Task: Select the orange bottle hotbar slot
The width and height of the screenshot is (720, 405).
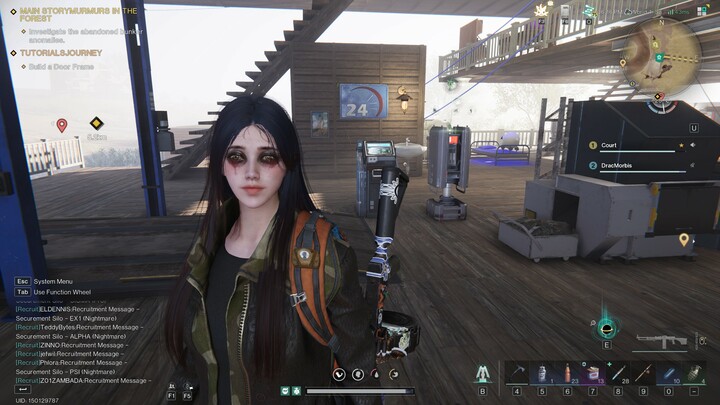Action: click(x=566, y=373)
